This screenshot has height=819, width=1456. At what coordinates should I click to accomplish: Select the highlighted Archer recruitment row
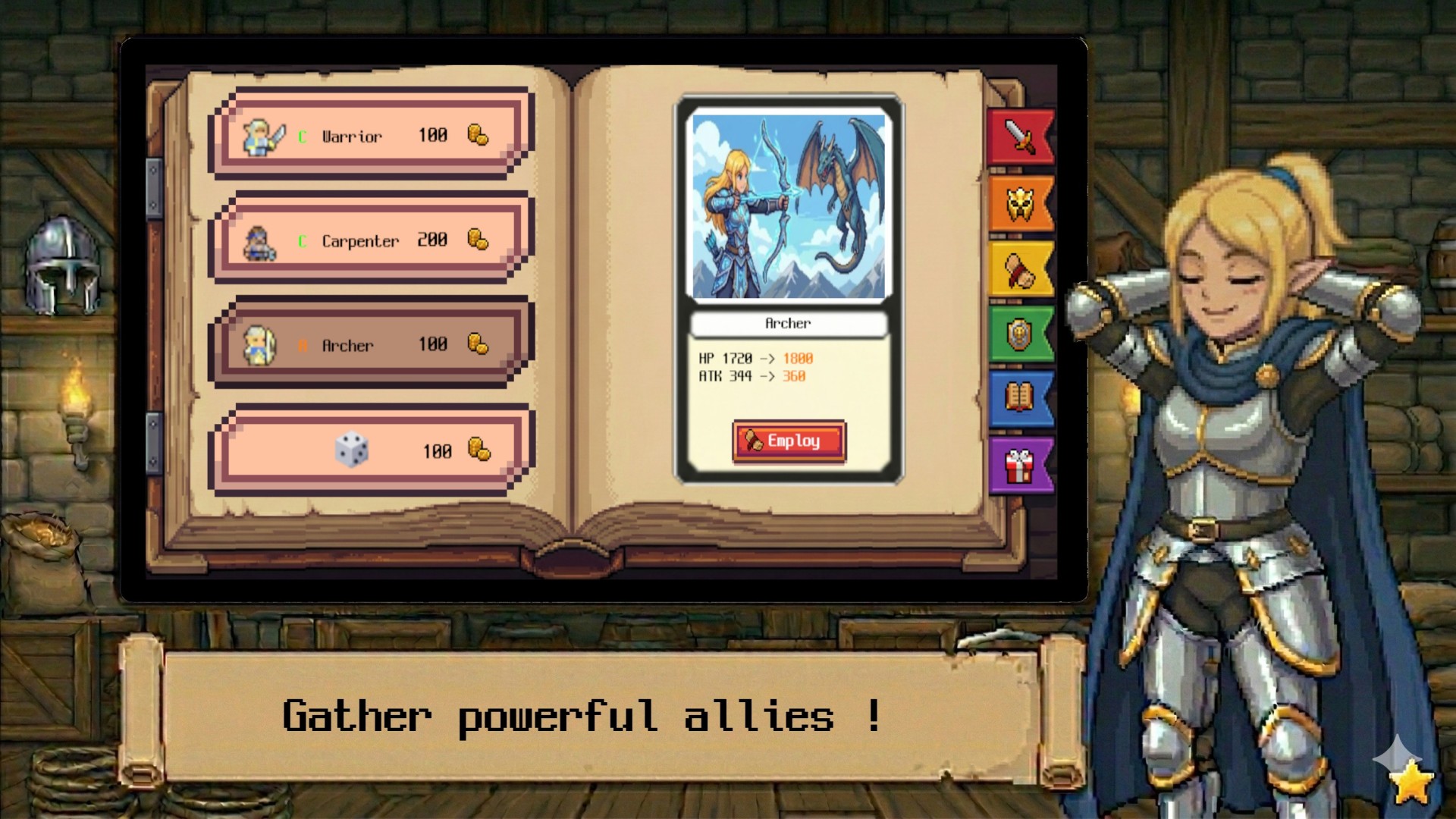pos(364,345)
